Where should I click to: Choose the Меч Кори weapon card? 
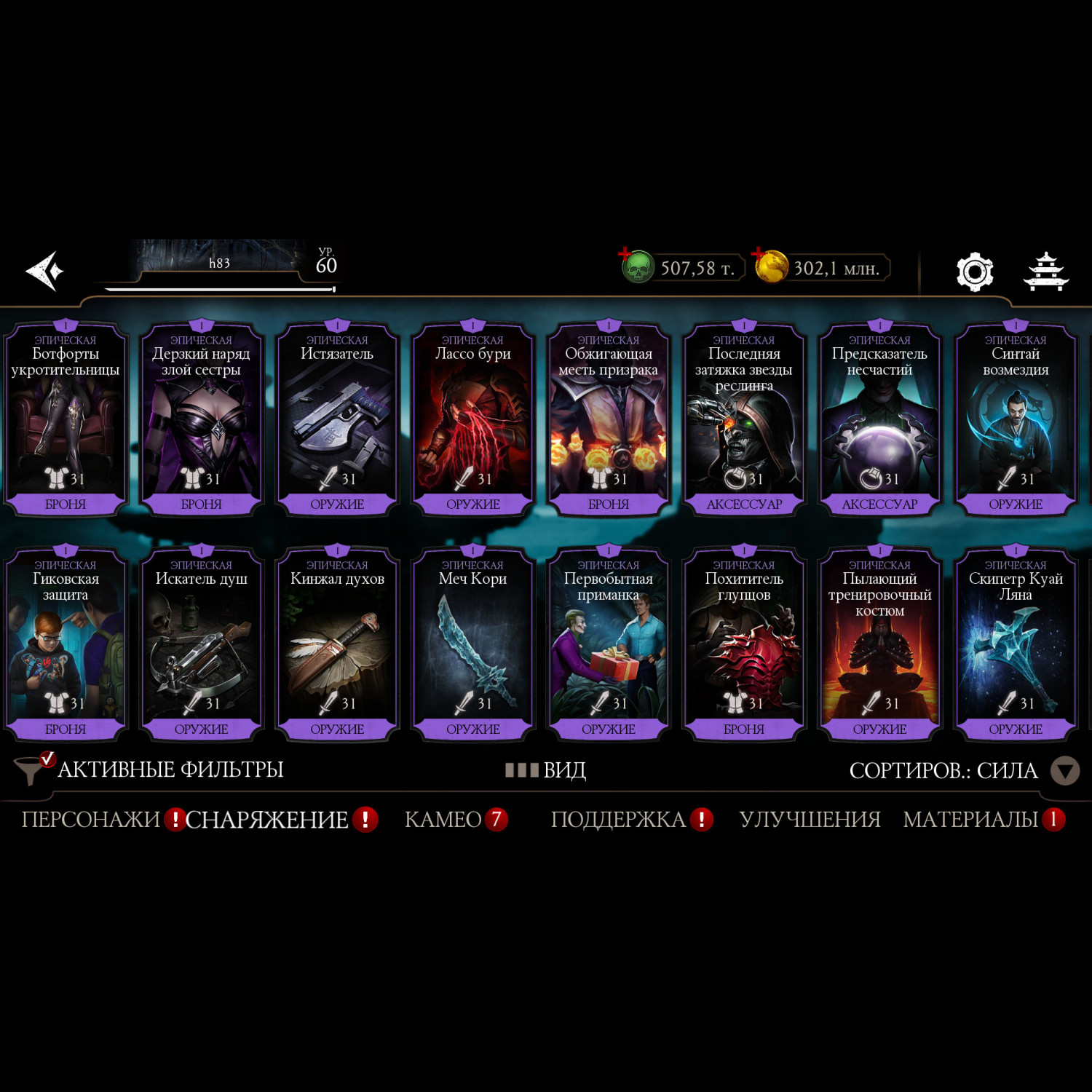point(472,645)
